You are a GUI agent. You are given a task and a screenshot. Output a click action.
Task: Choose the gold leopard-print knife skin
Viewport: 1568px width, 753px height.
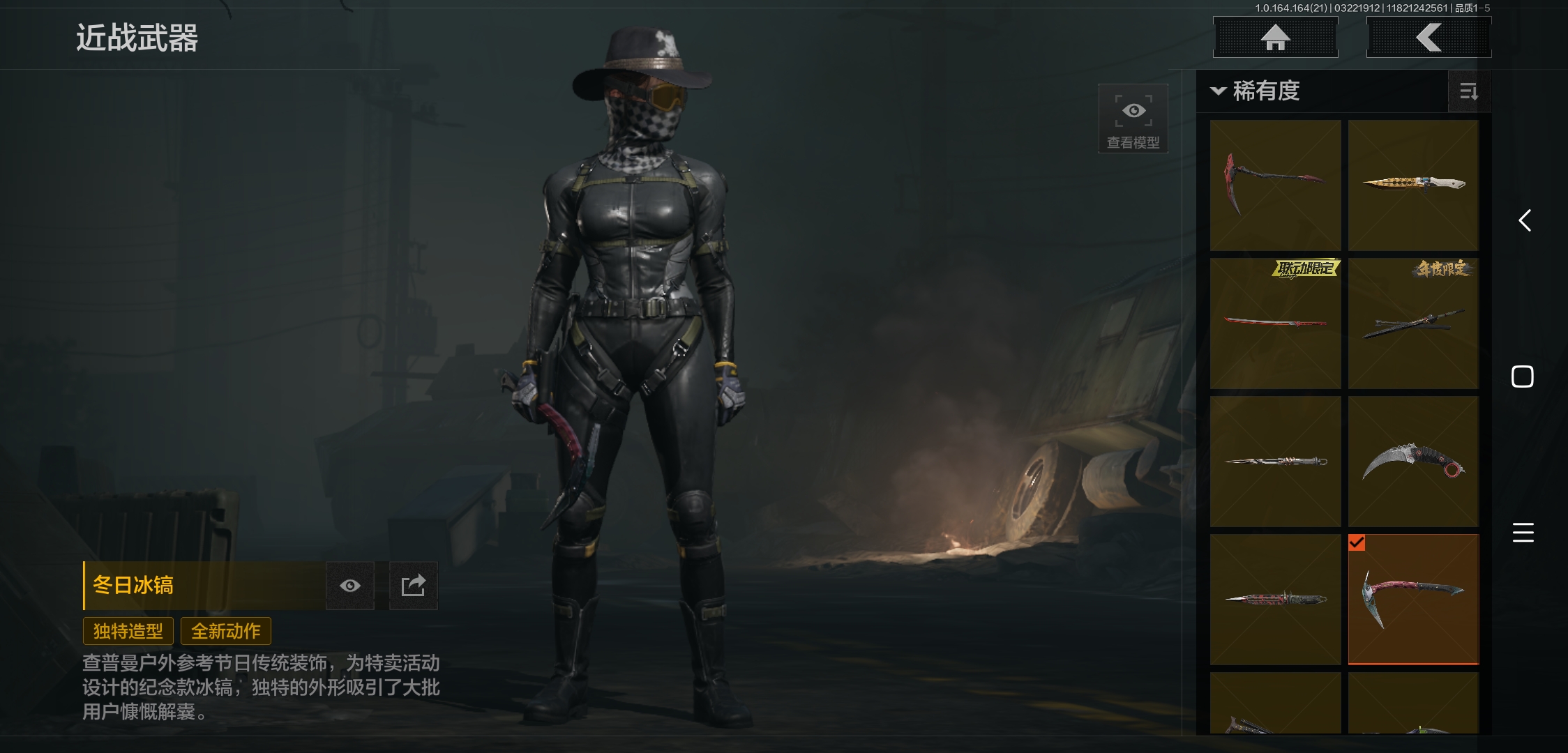coord(1413,185)
